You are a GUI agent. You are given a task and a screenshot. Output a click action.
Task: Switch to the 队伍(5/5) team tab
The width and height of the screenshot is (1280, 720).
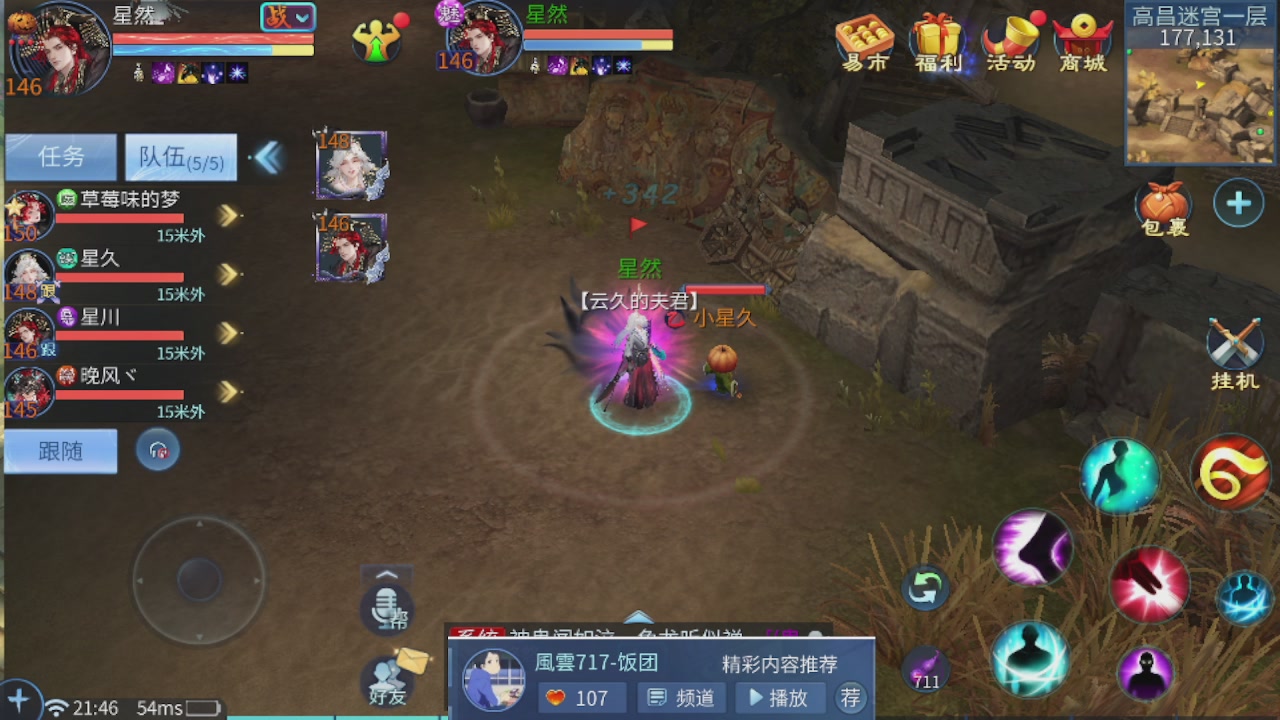pos(178,157)
